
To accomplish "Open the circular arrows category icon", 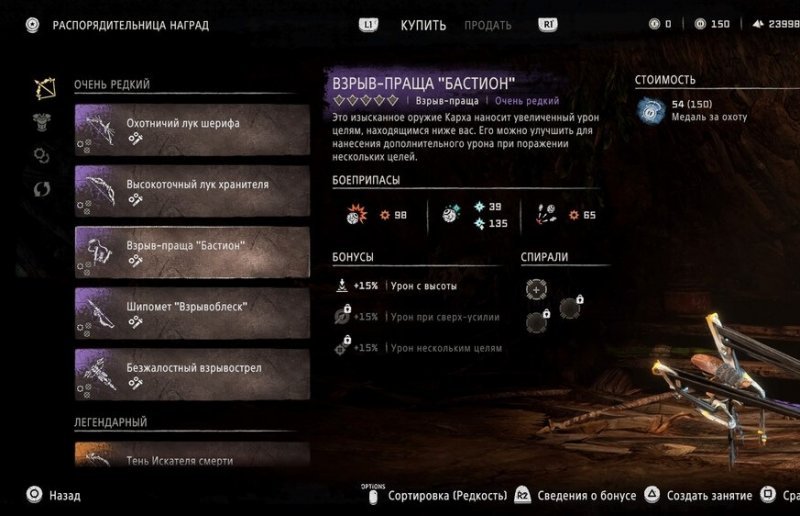I will pos(42,188).
